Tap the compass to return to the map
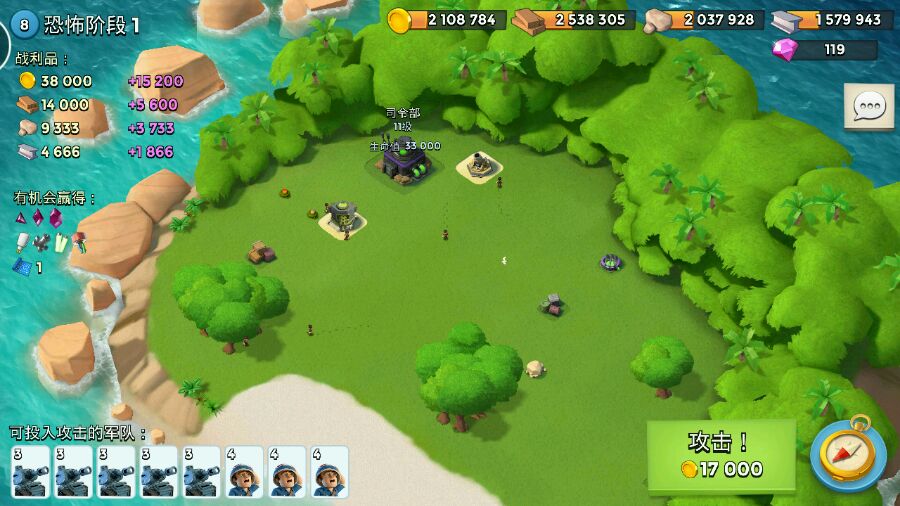 (847, 454)
